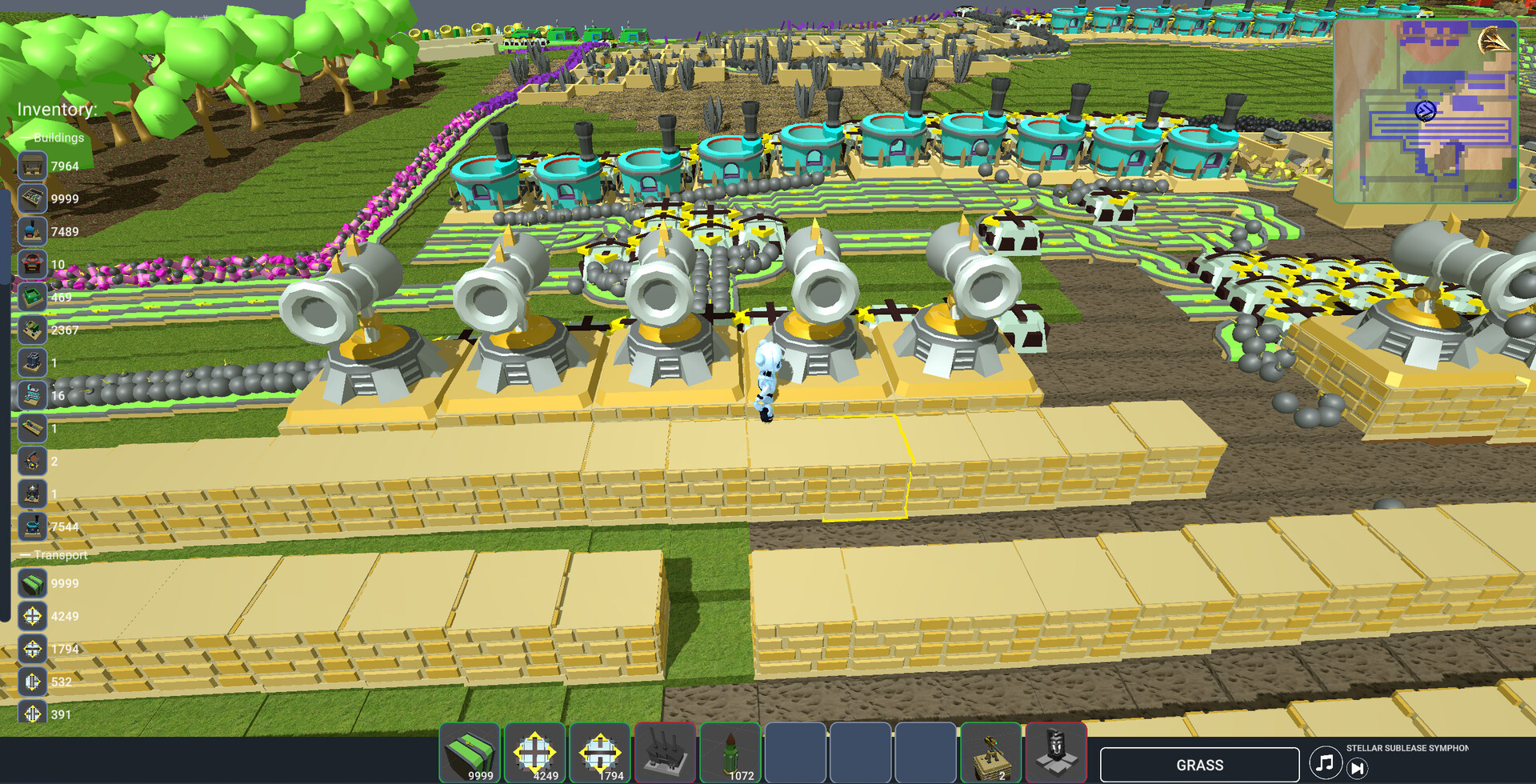Select the blue machine building with count 7489
The image size is (1536, 784).
click(32, 232)
